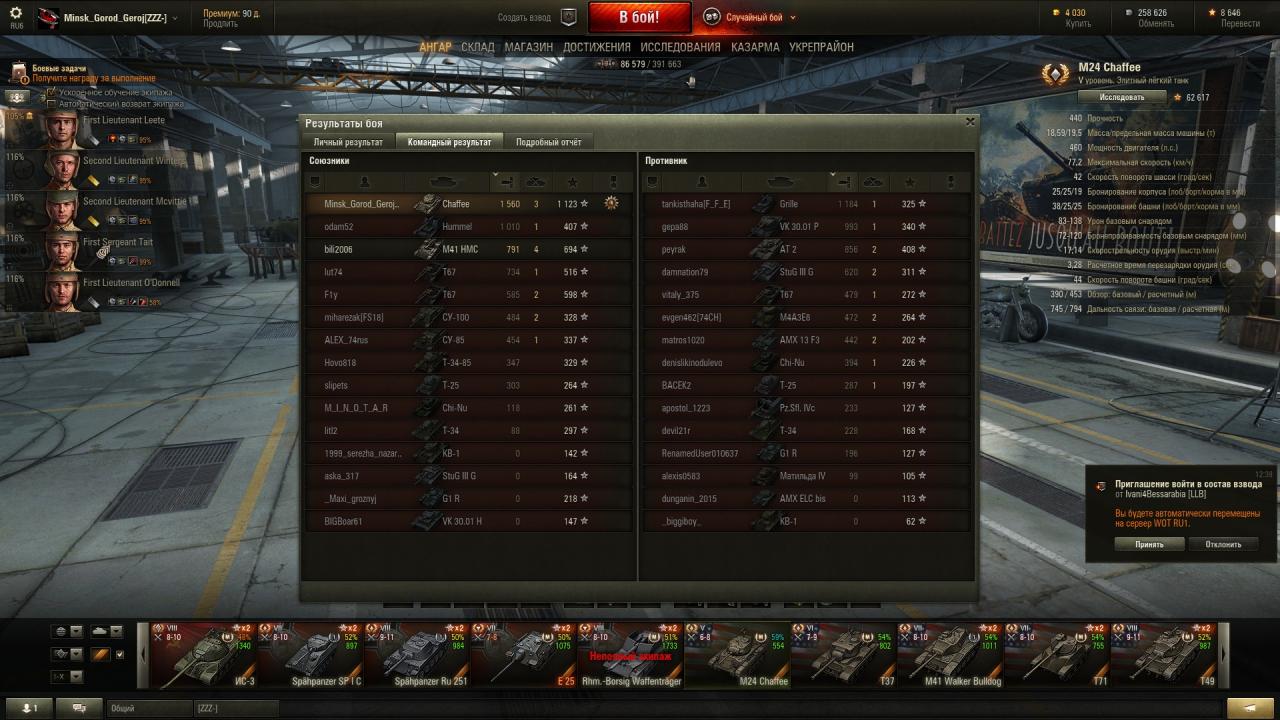Decline the platoon invitation with Отклонить
Screen dimensions: 1280x720
1223,544
